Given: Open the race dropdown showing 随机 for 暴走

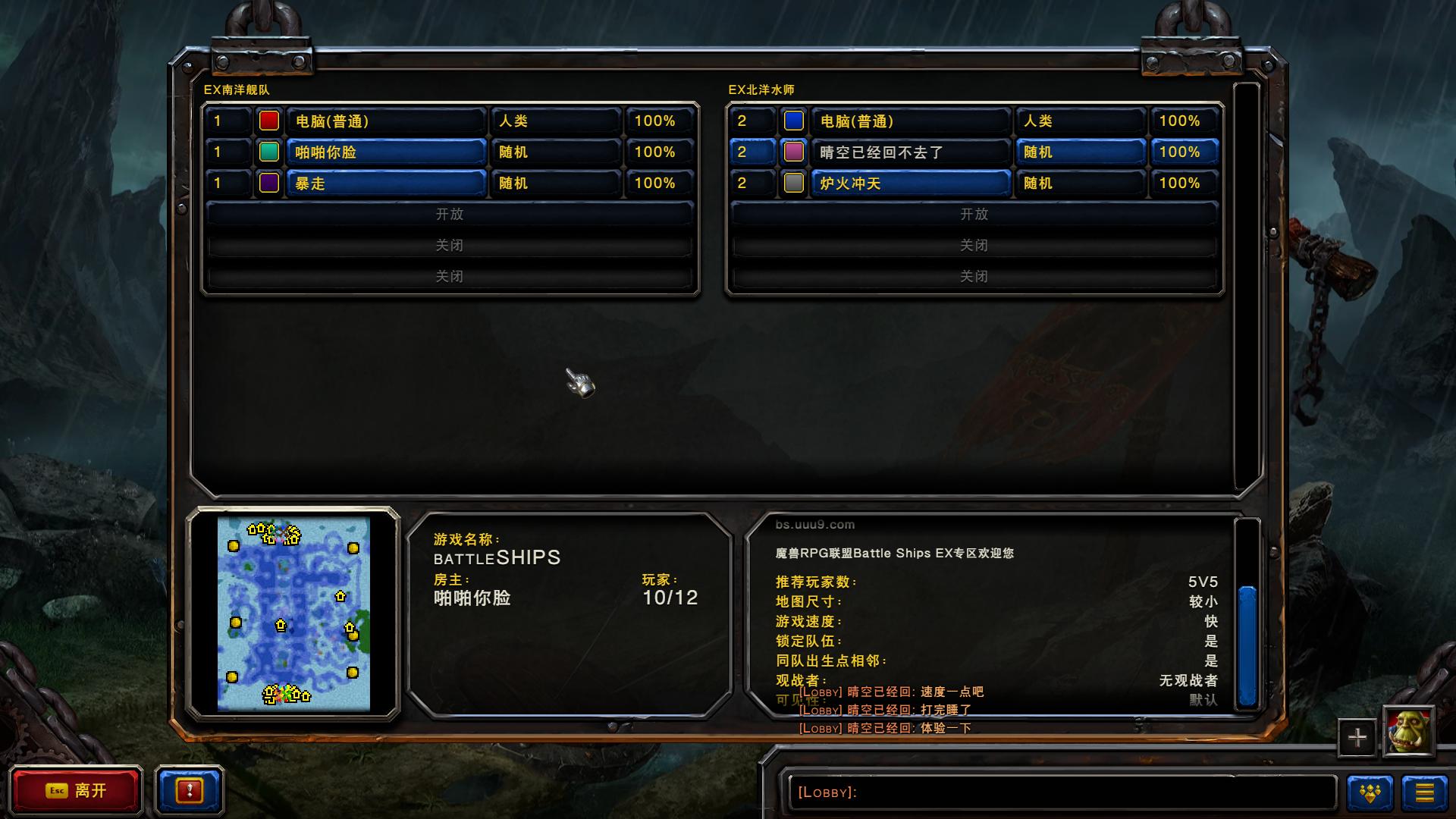Looking at the screenshot, I should coord(554,183).
